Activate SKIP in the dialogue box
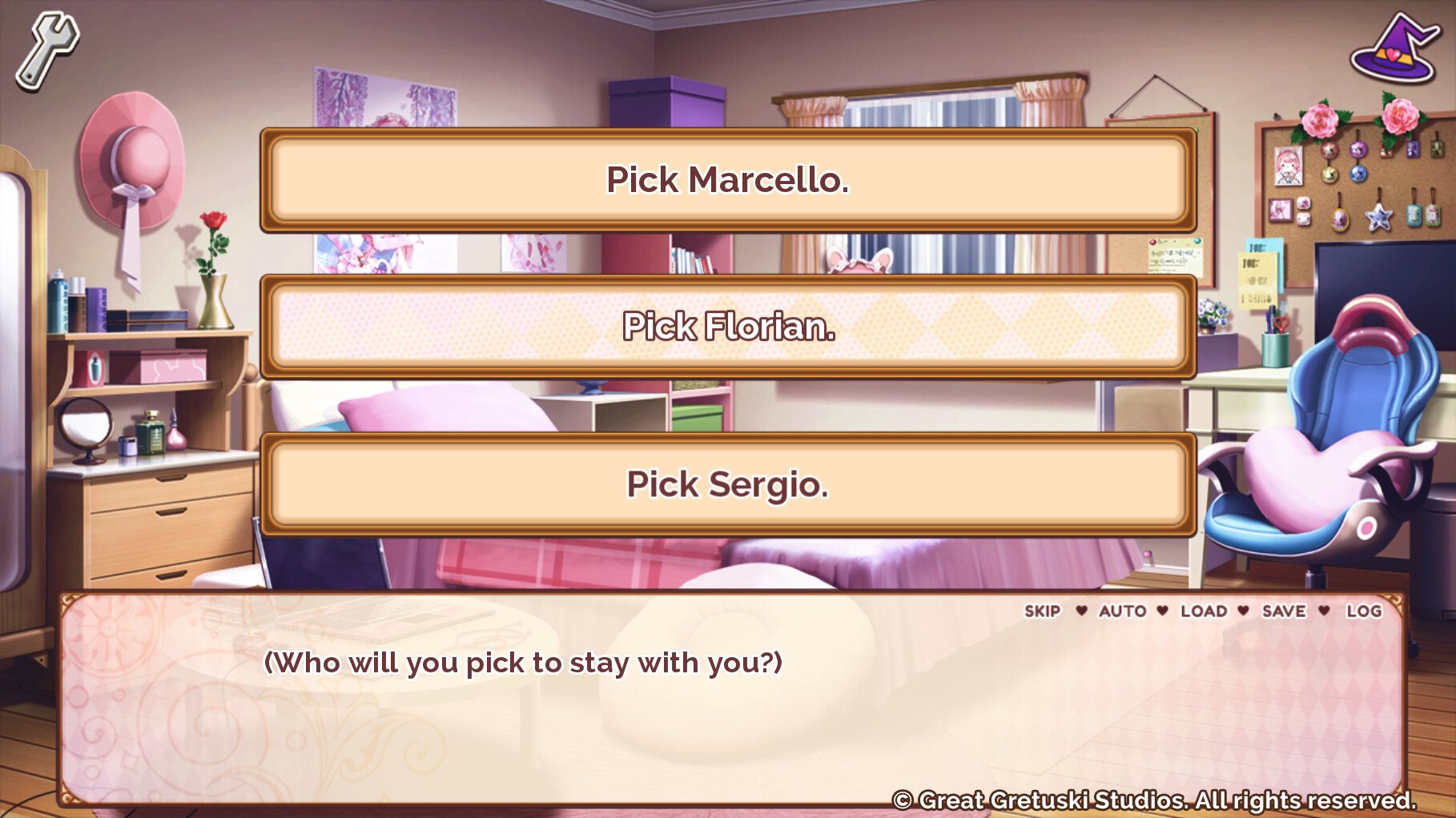 coord(1042,611)
